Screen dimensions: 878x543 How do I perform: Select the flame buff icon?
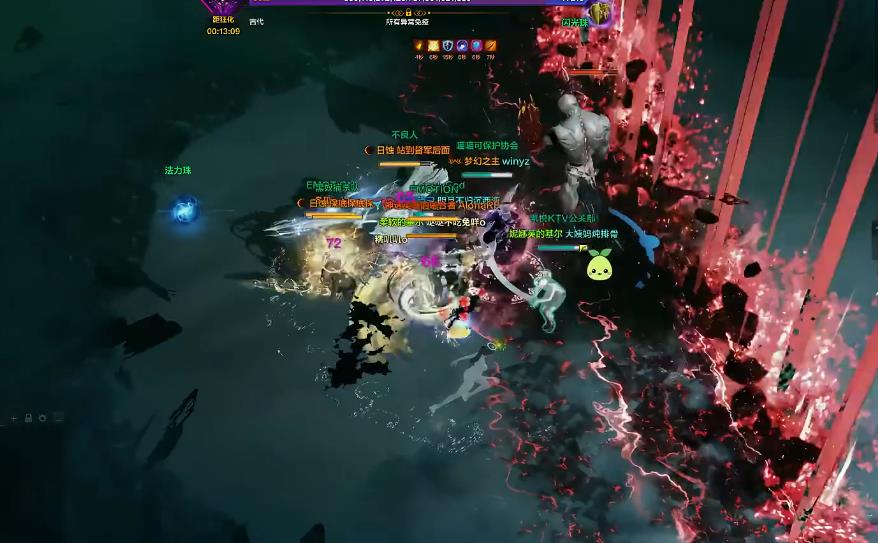419,45
